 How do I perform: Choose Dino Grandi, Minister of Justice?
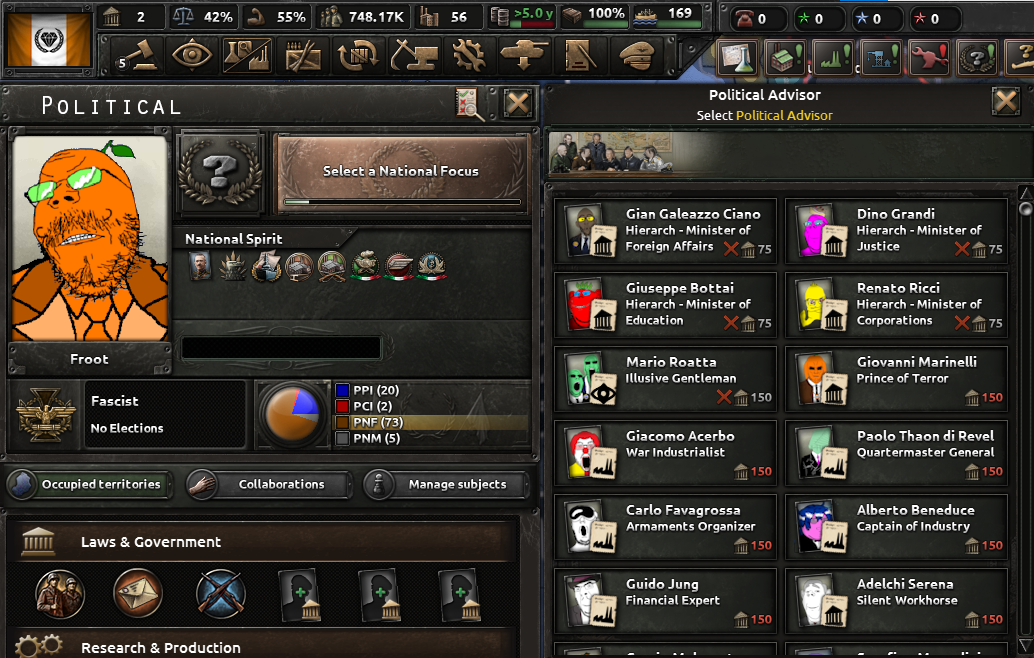(896, 231)
